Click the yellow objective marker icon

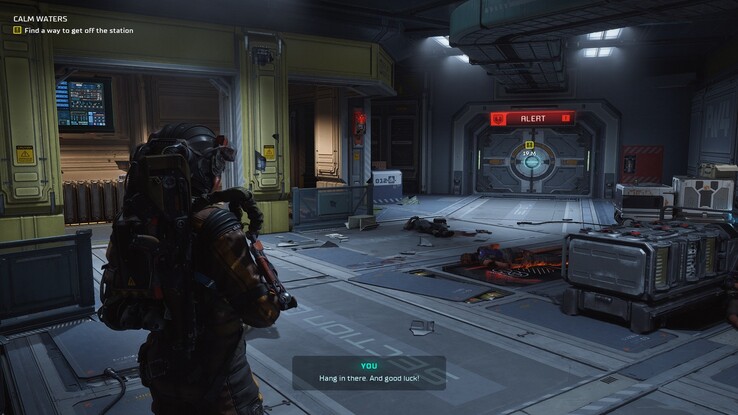[529, 145]
